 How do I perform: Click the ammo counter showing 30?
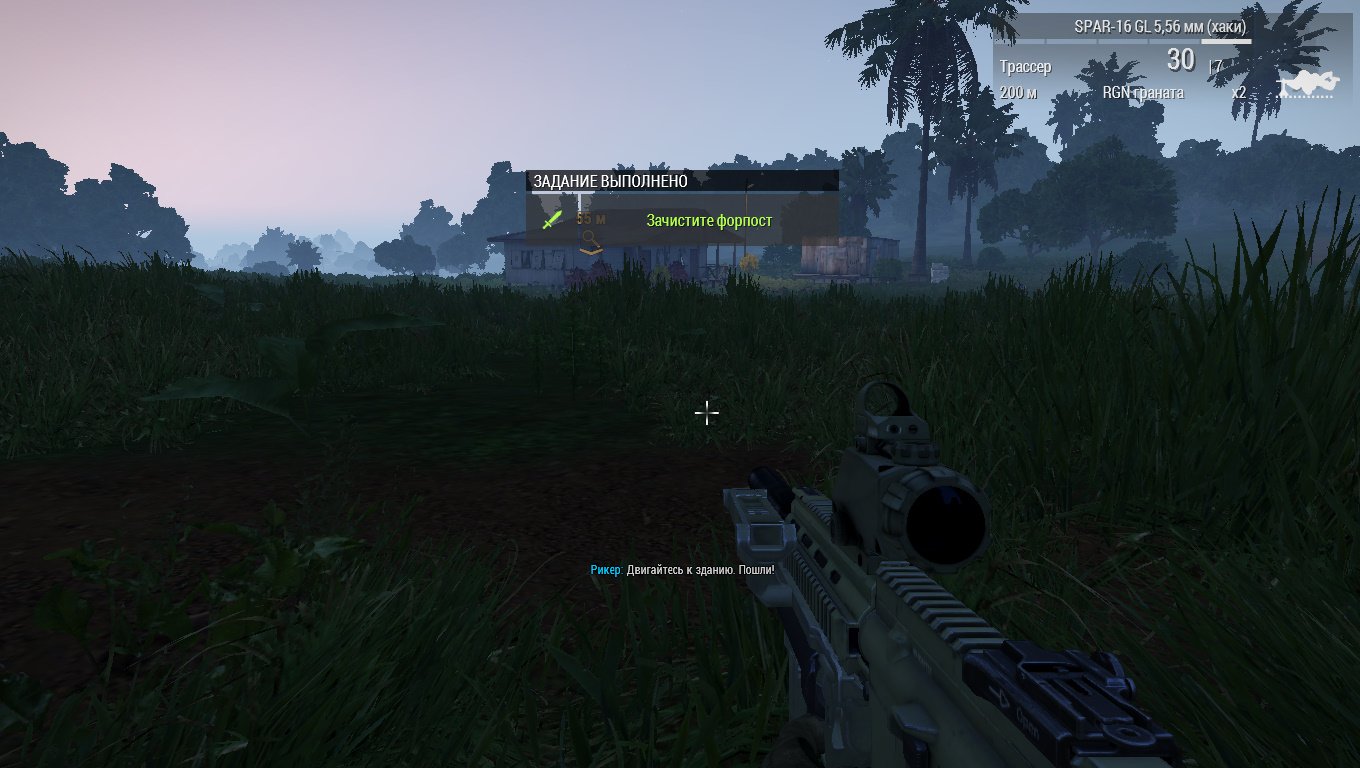(1180, 59)
